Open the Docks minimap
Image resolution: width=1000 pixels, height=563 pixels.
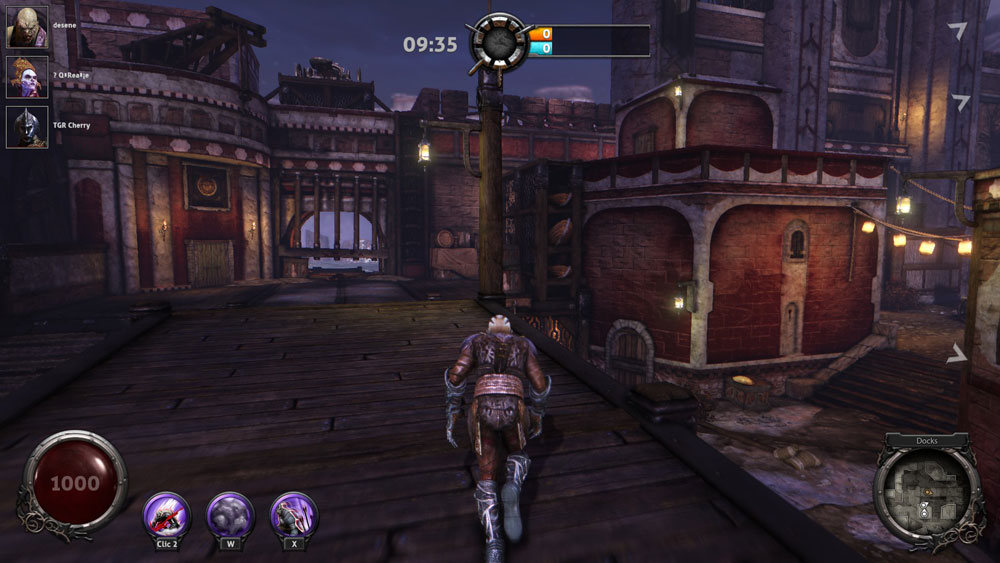[x=927, y=492]
